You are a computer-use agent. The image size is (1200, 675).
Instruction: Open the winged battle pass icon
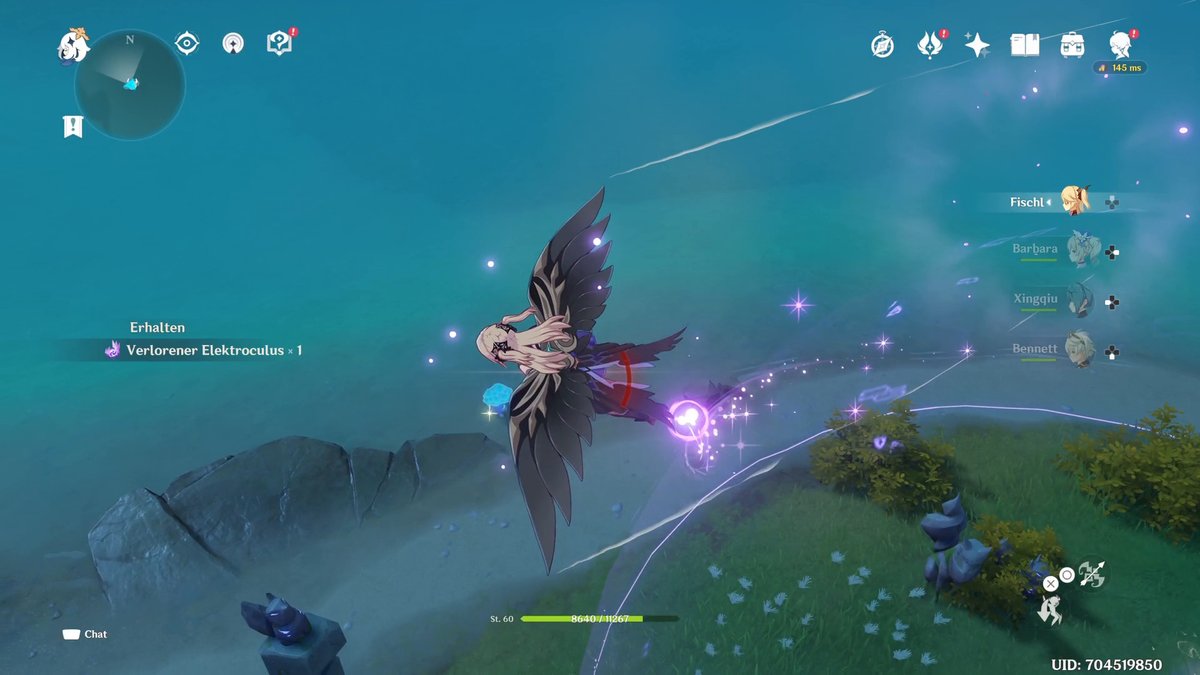point(930,45)
